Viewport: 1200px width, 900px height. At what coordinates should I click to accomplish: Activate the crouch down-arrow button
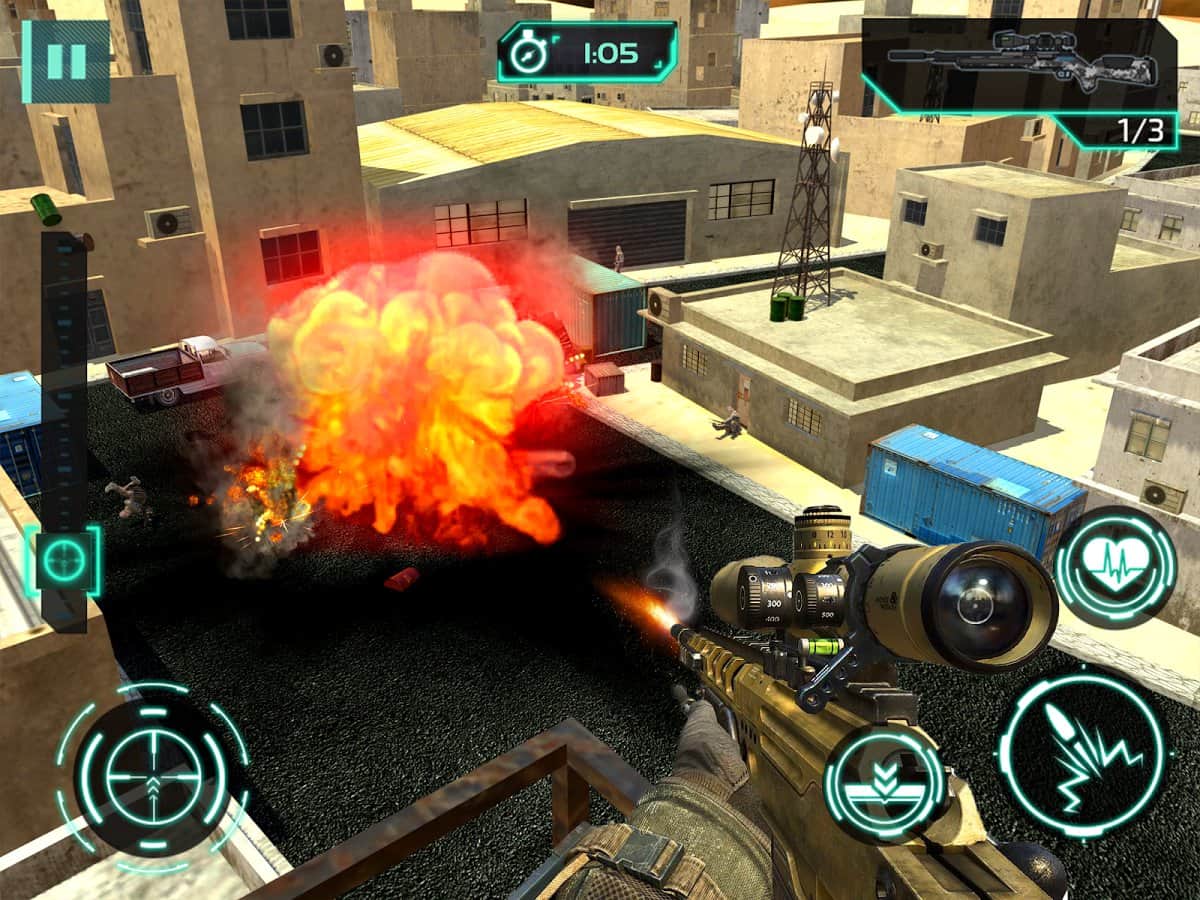pyautogui.click(x=884, y=783)
